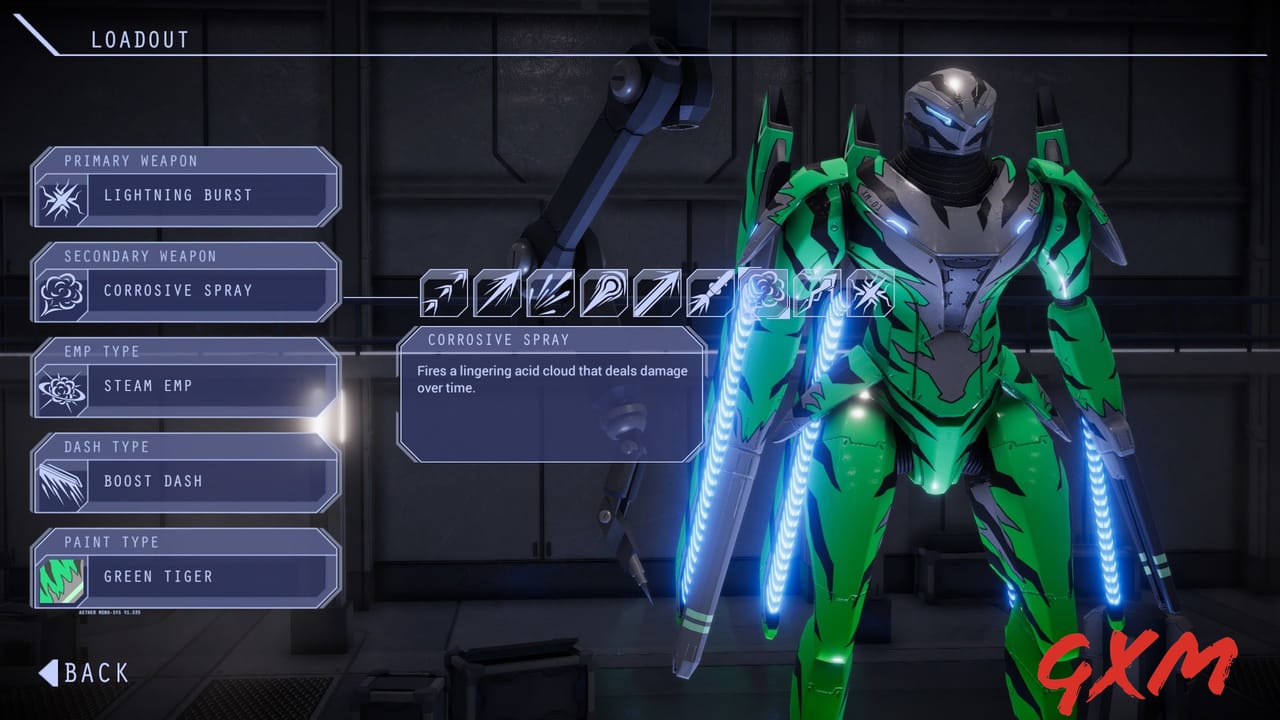Click the Steam EMP explosion emblem
1280x720 pixels.
(61, 387)
